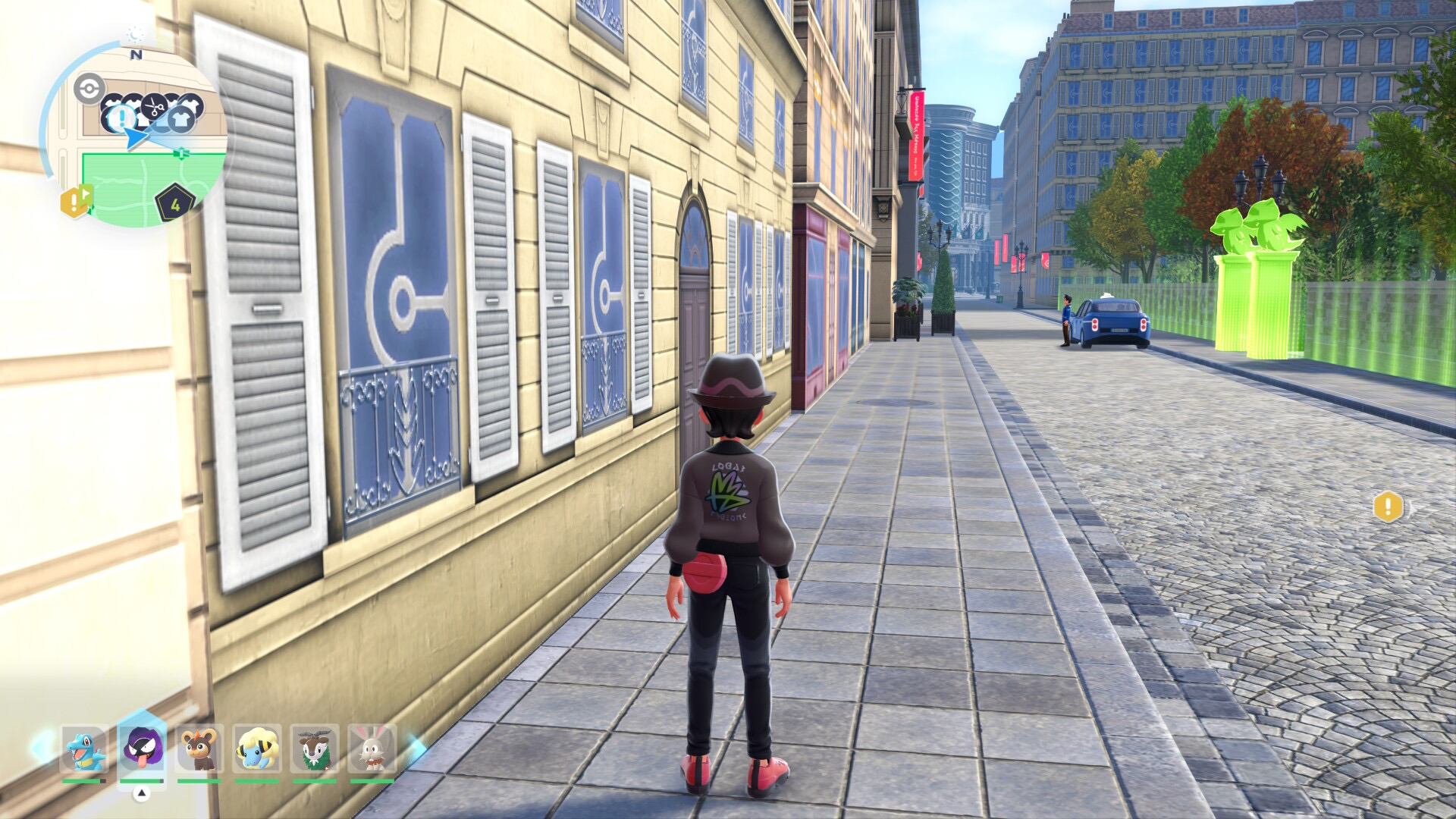Click the scissors salon marker on minimap
The width and height of the screenshot is (1456, 819).
coord(155,107)
